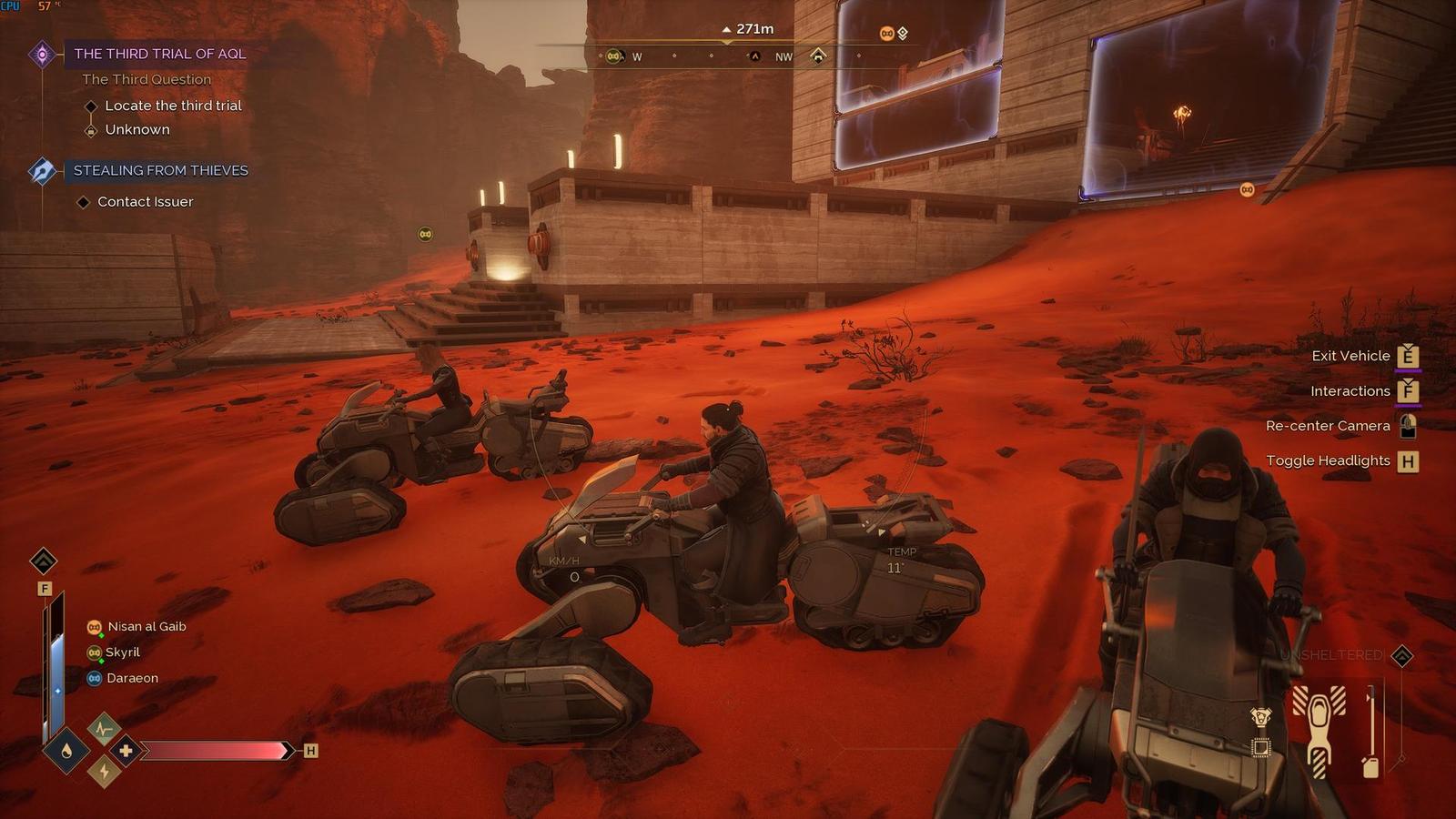Click the fuel canister icon
The image size is (1456, 819).
(x=1370, y=766)
